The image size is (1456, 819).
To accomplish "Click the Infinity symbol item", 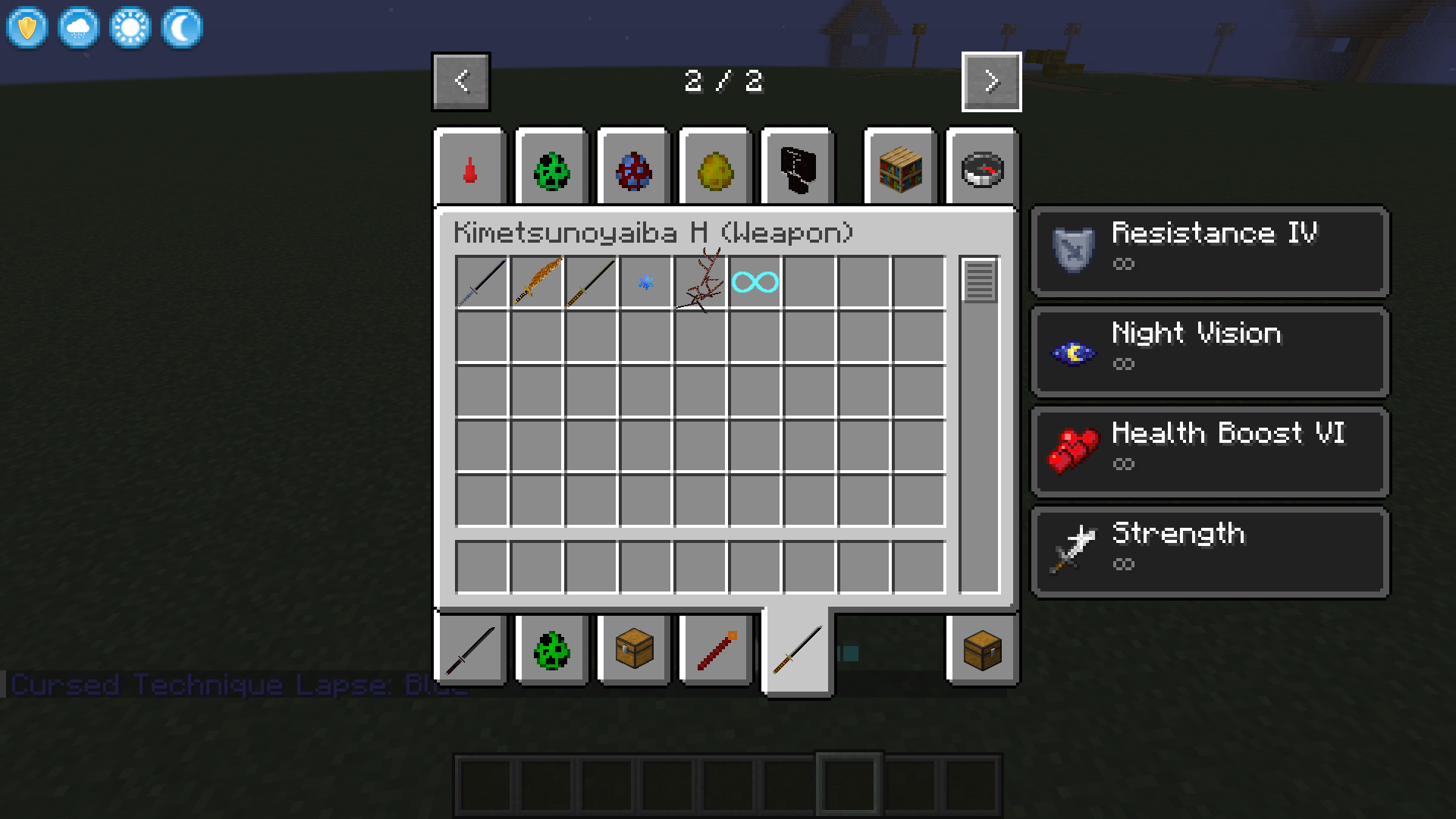I will (x=754, y=283).
